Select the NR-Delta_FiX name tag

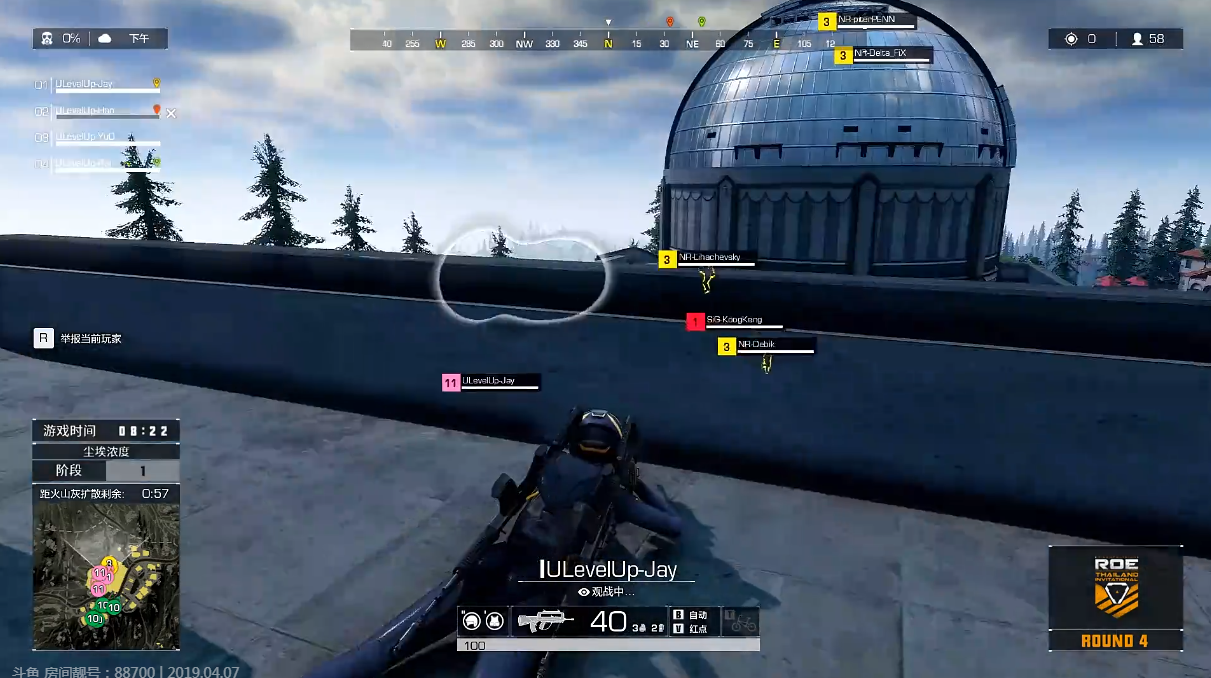pos(880,54)
